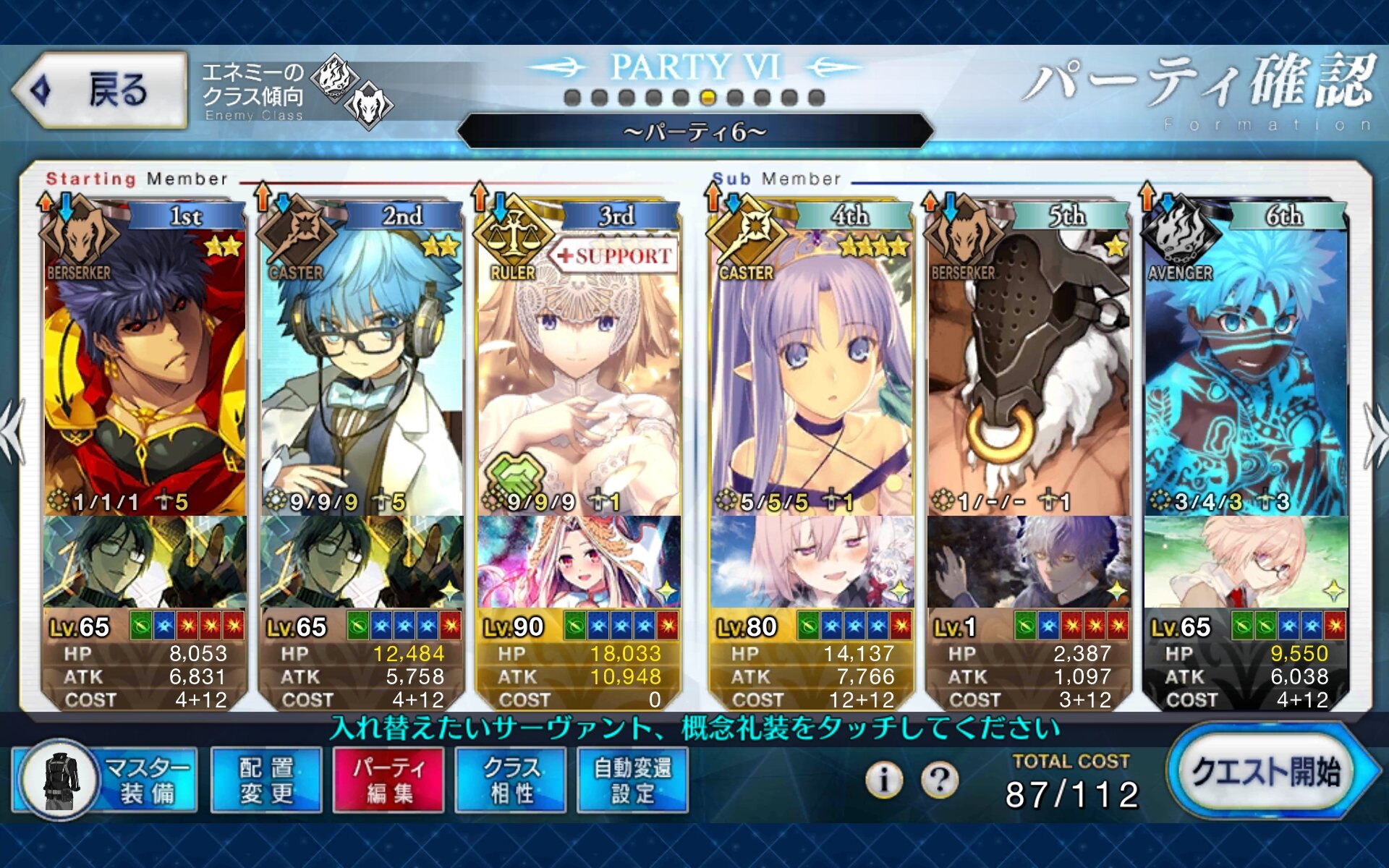Switch to the next party with right arrow
This screenshot has width=1389, height=868.
pos(1375,433)
